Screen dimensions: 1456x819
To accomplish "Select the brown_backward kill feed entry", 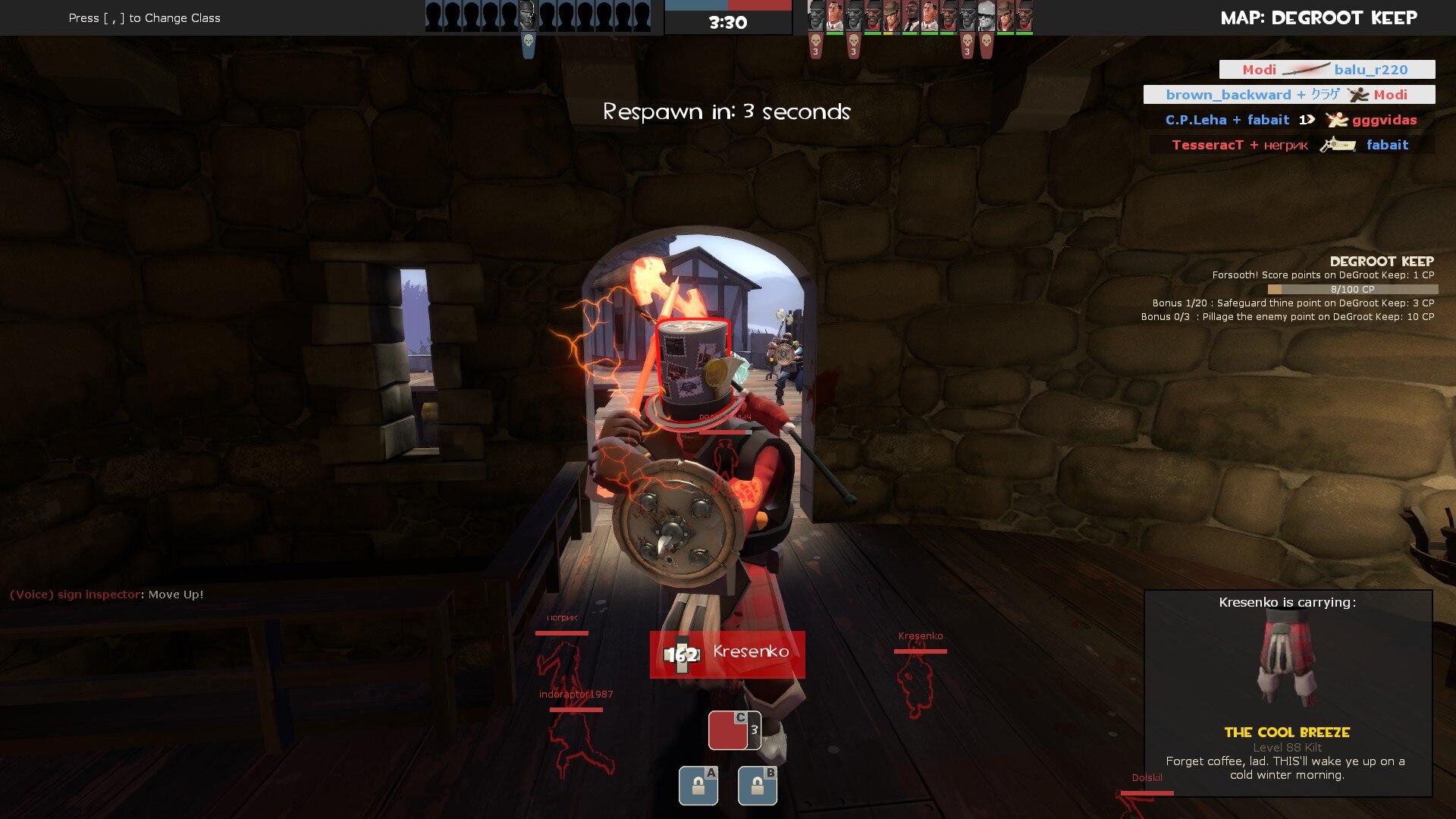I will (x=1288, y=95).
